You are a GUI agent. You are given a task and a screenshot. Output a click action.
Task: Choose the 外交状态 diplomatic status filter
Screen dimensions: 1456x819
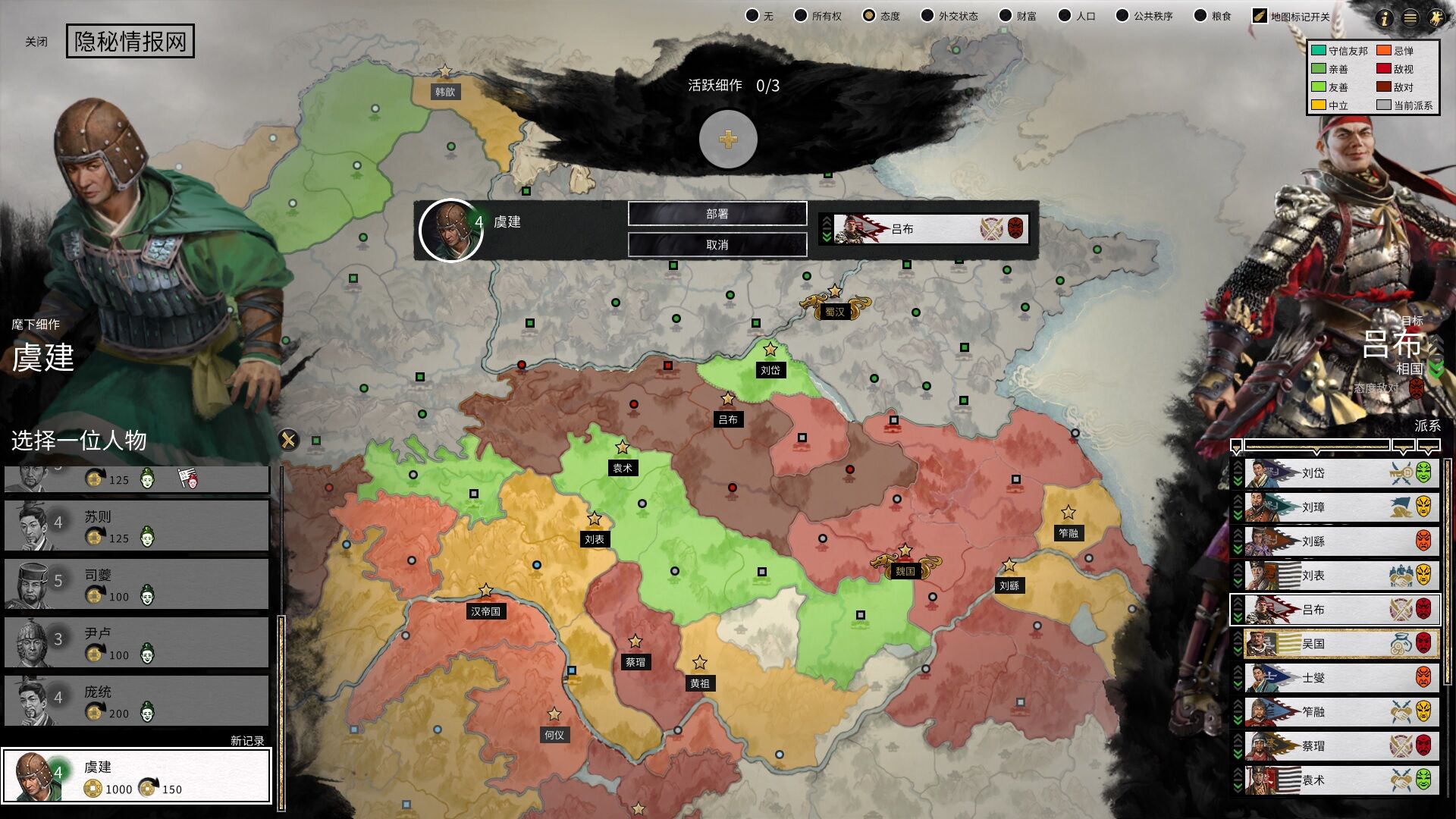(927, 16)
